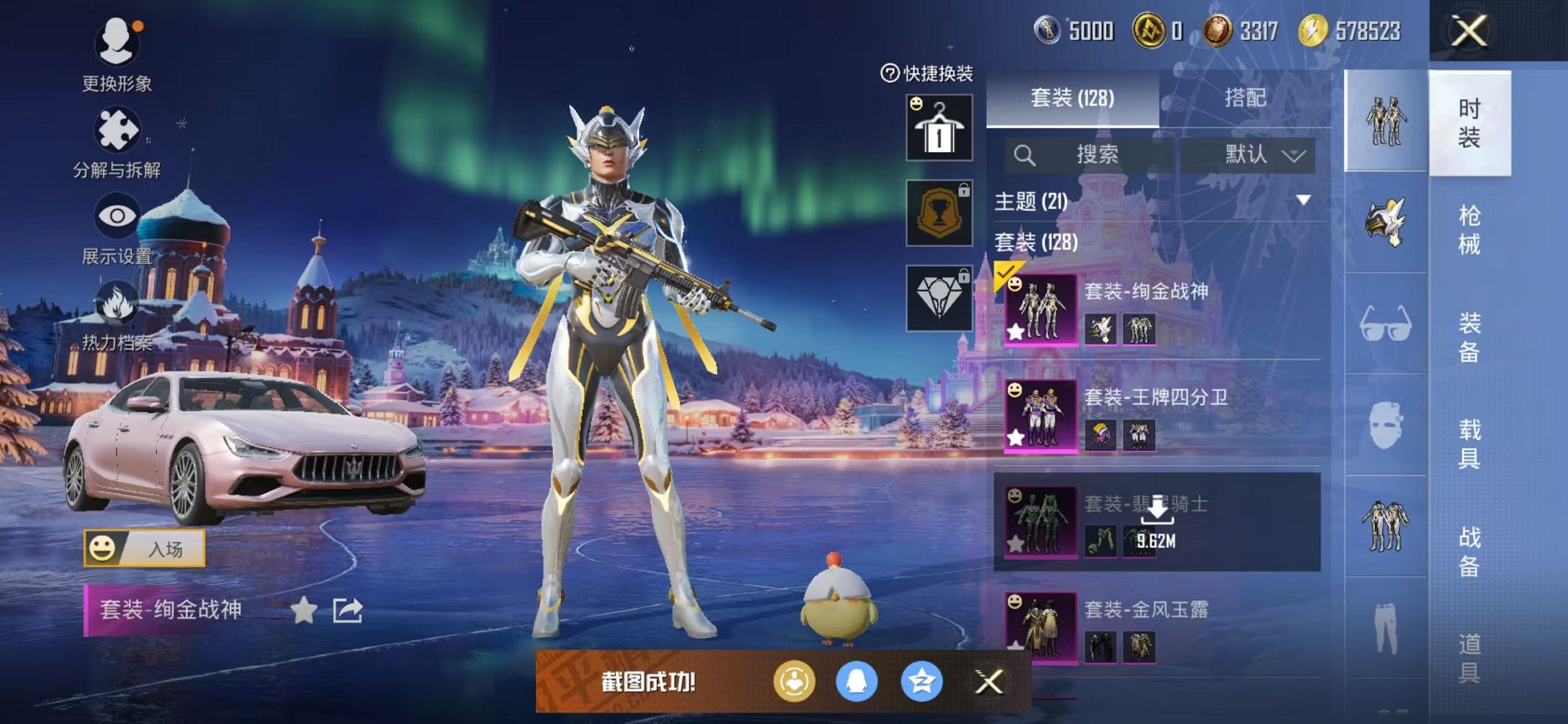This screenshot has height=724, width=1568.
Task: Open 展示设置 display settings
Action: pyautogui.click(x=117, y=227)
